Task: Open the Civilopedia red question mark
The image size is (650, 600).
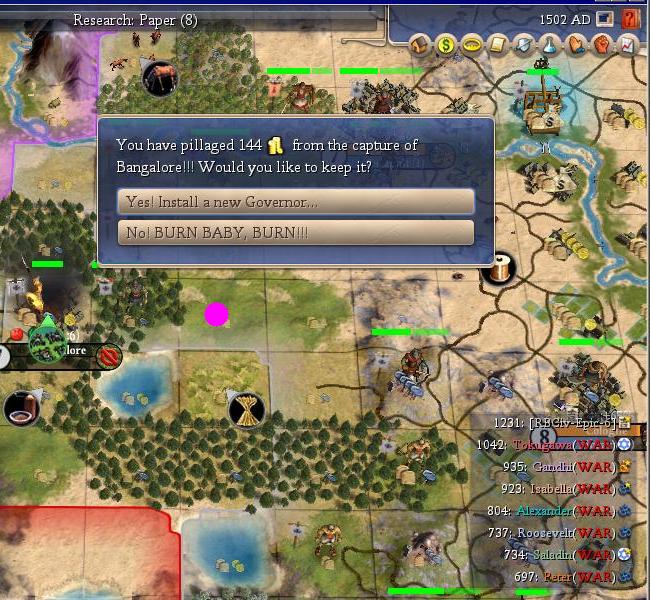Action: point(630,19)
